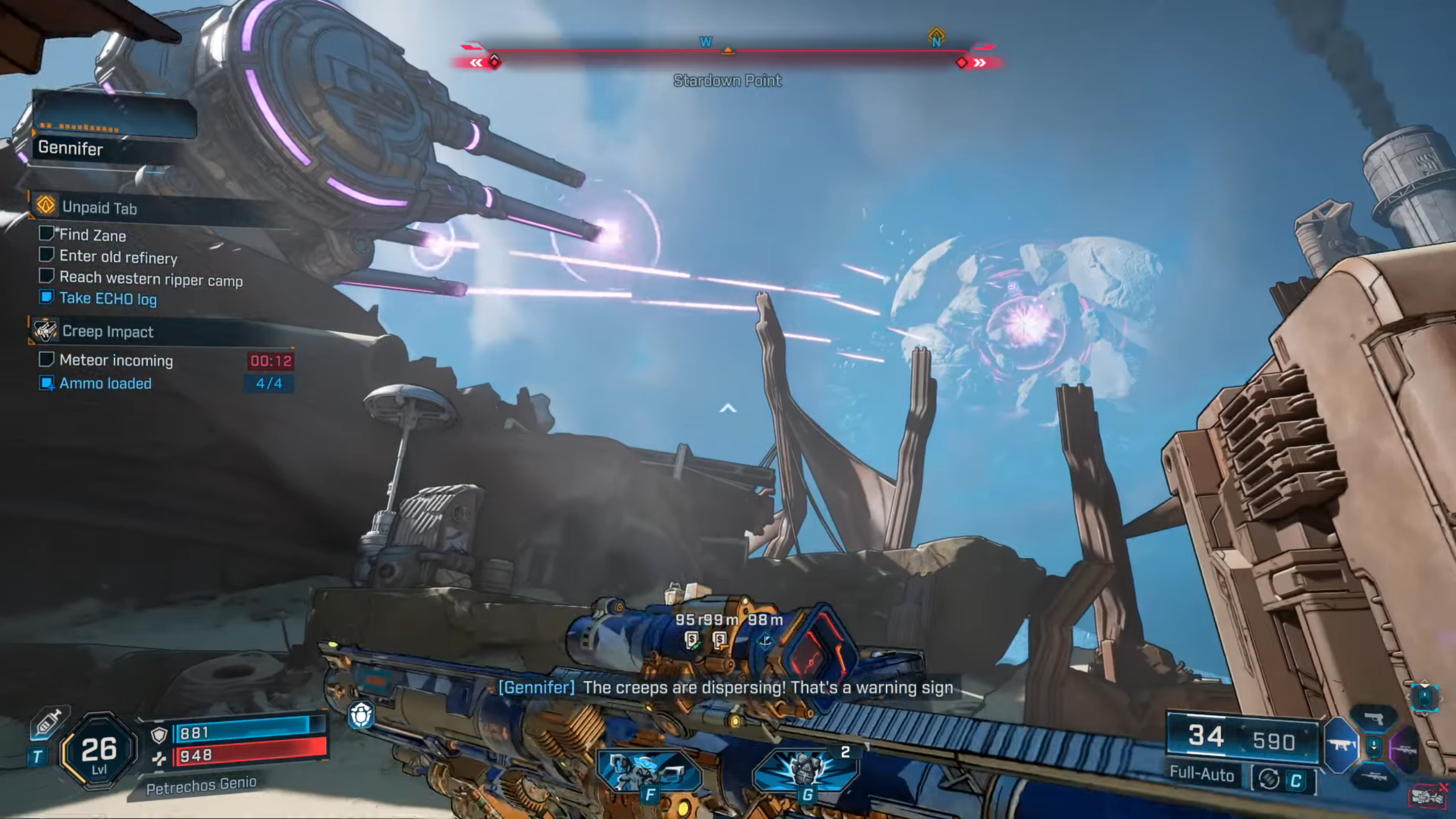Open the Creep Impact event tracker

tap(107, 332)
